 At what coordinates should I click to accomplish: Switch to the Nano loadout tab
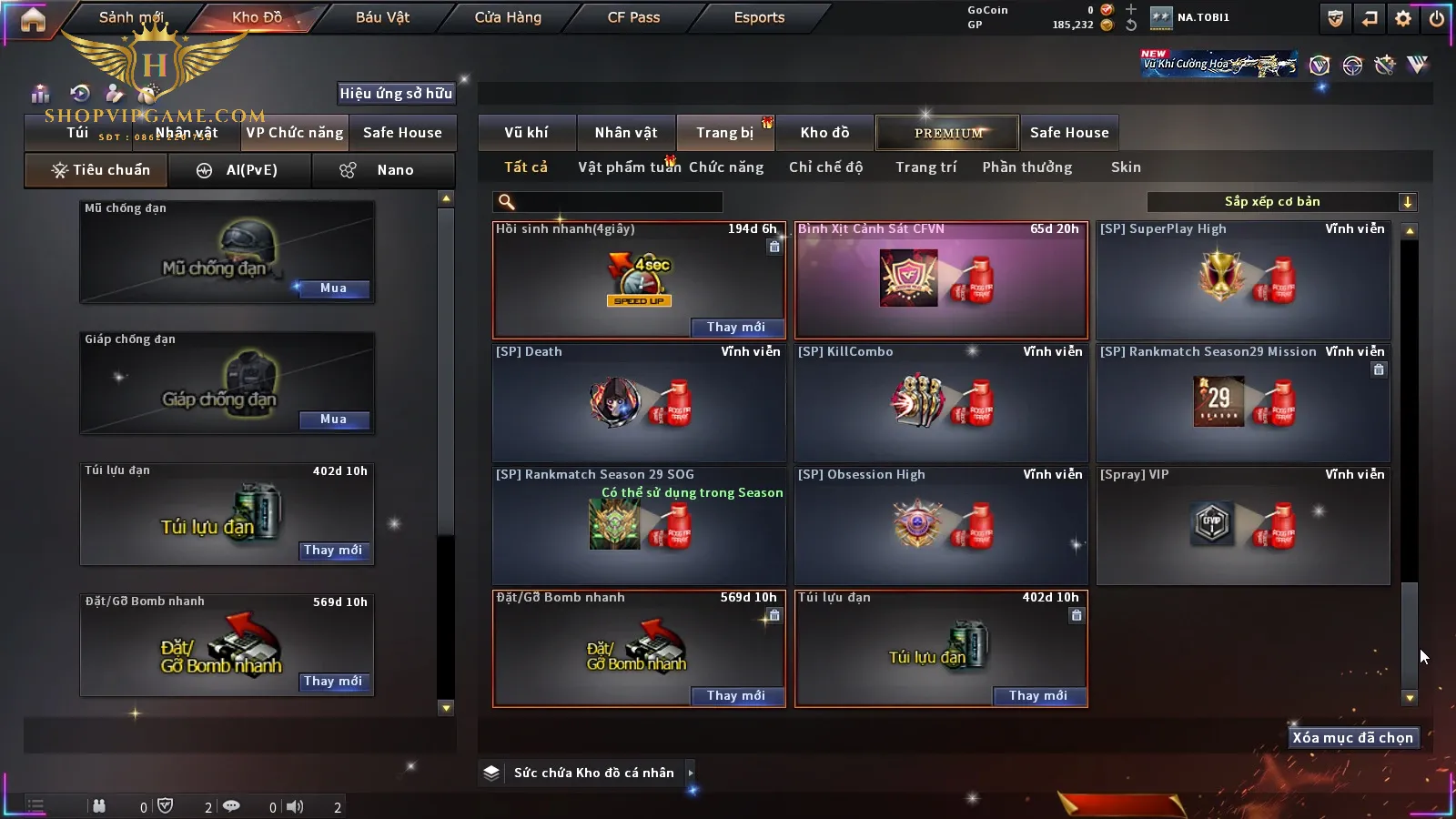[x=383, y=170]
